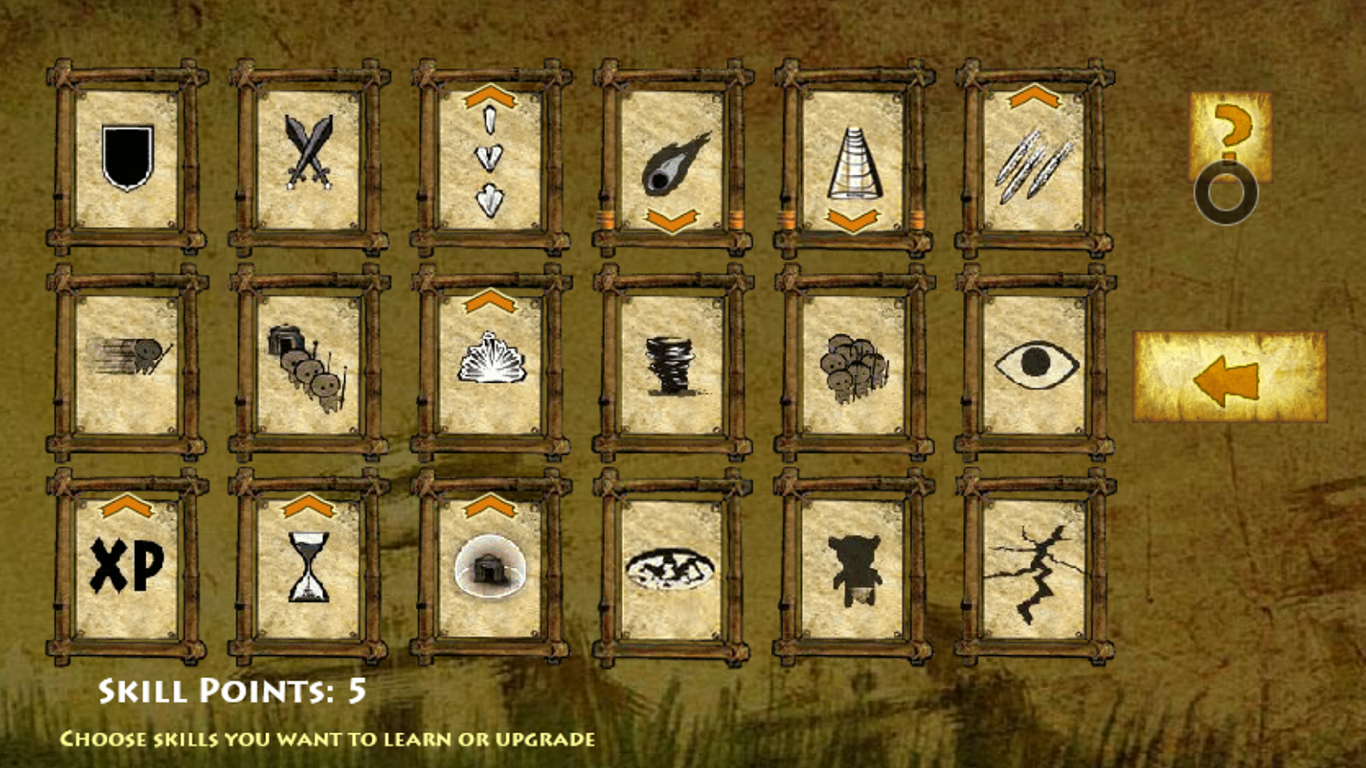Select the bear silhouette skill card

tap(853, 567)
